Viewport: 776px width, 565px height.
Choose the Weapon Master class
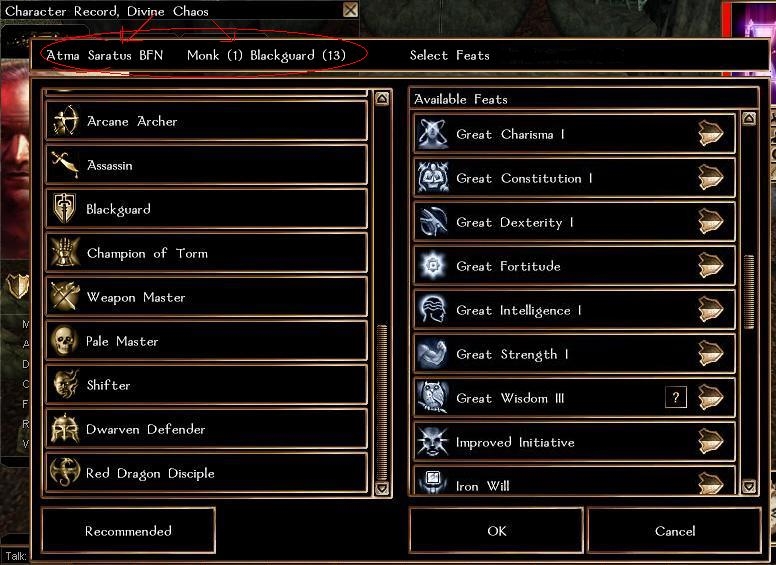(206, 298)
